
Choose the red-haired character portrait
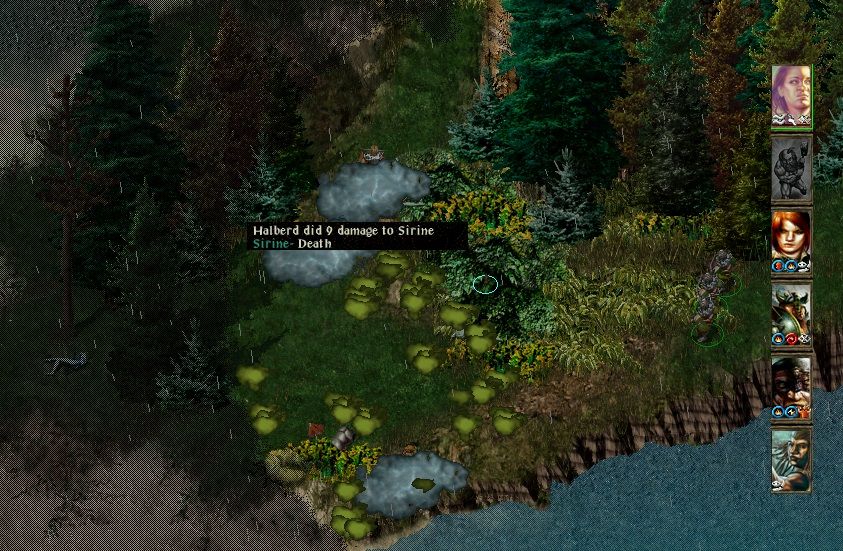[791, 240]
